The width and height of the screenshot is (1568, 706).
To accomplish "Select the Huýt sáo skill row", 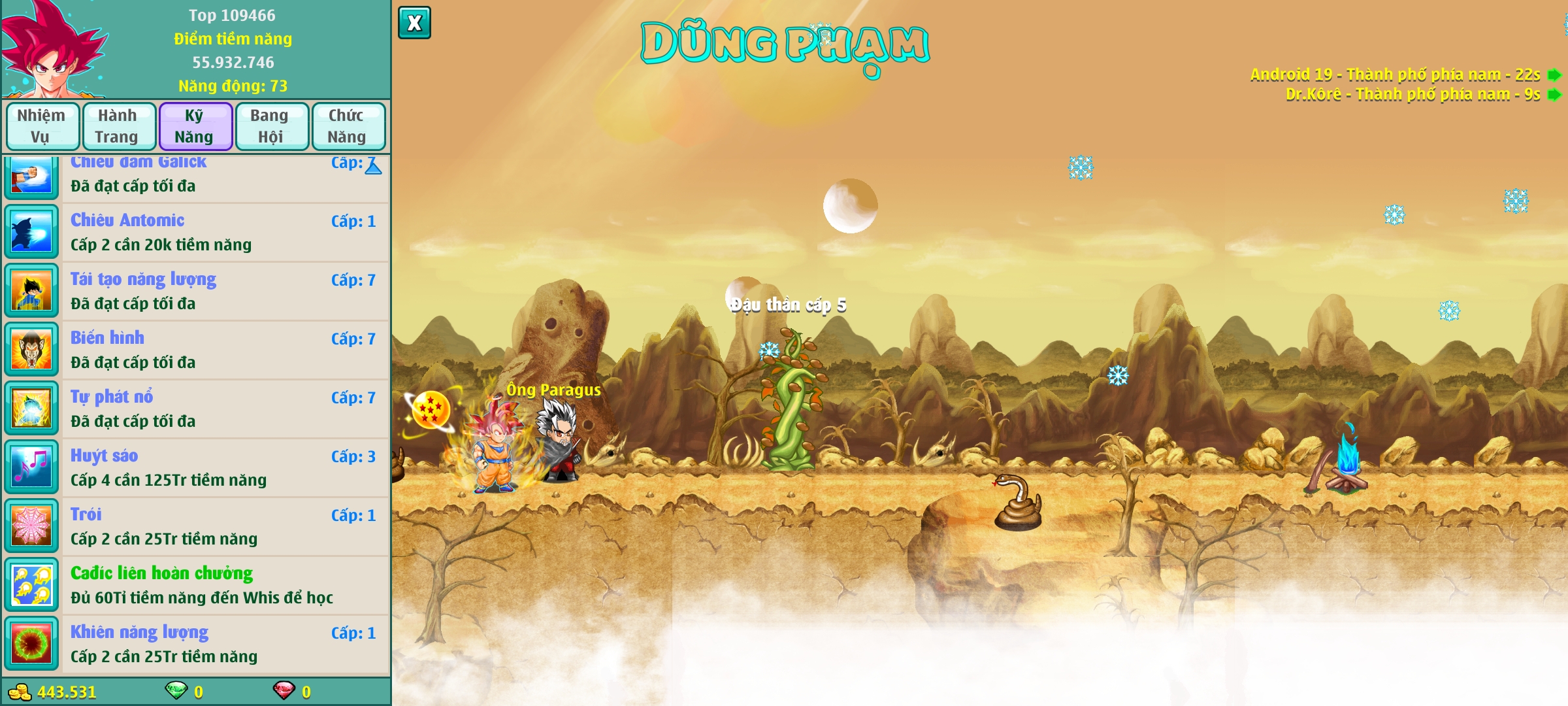I will click(x=222, y=468).
